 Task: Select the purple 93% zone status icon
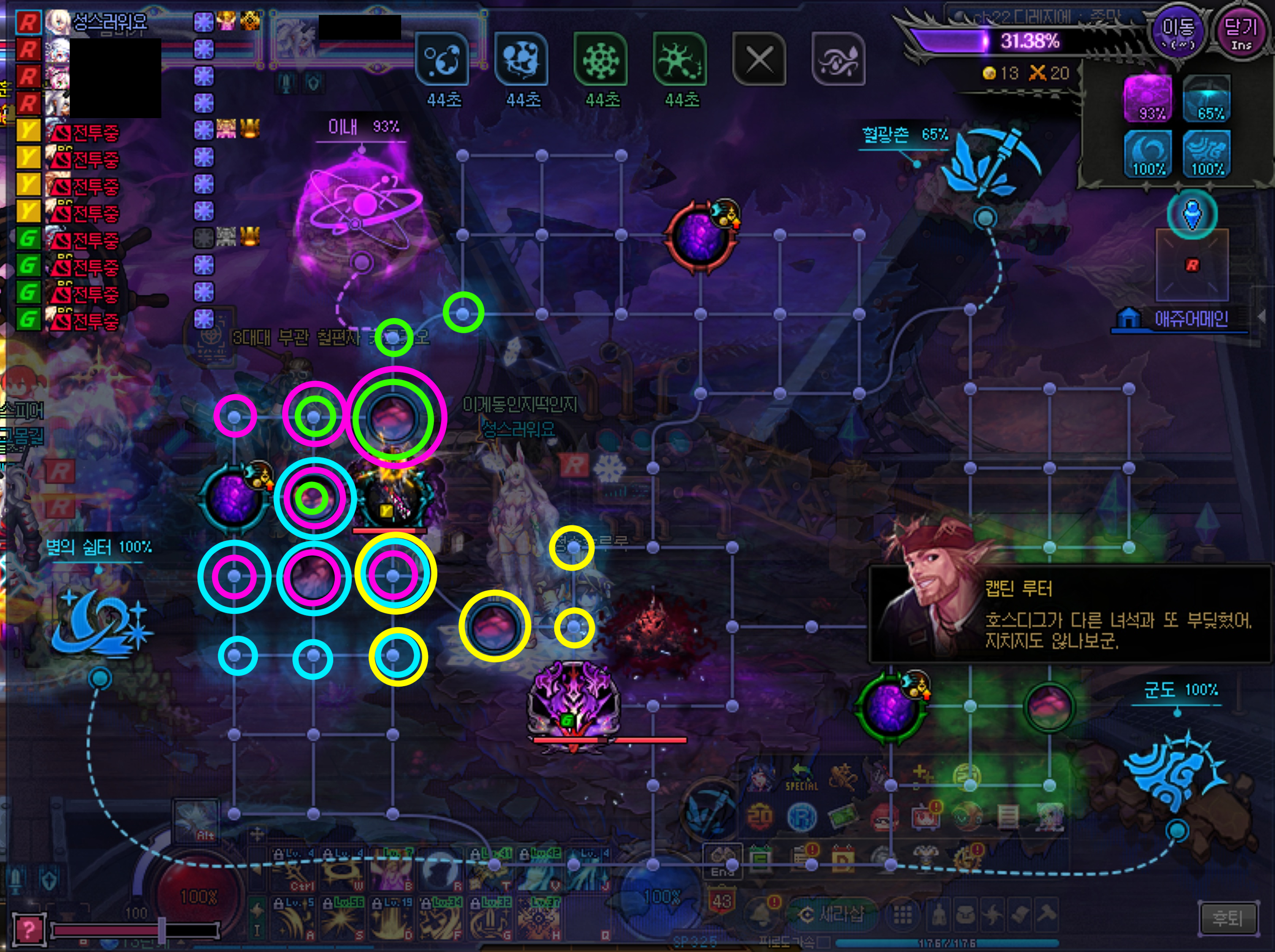click(x=1148, y=98)
